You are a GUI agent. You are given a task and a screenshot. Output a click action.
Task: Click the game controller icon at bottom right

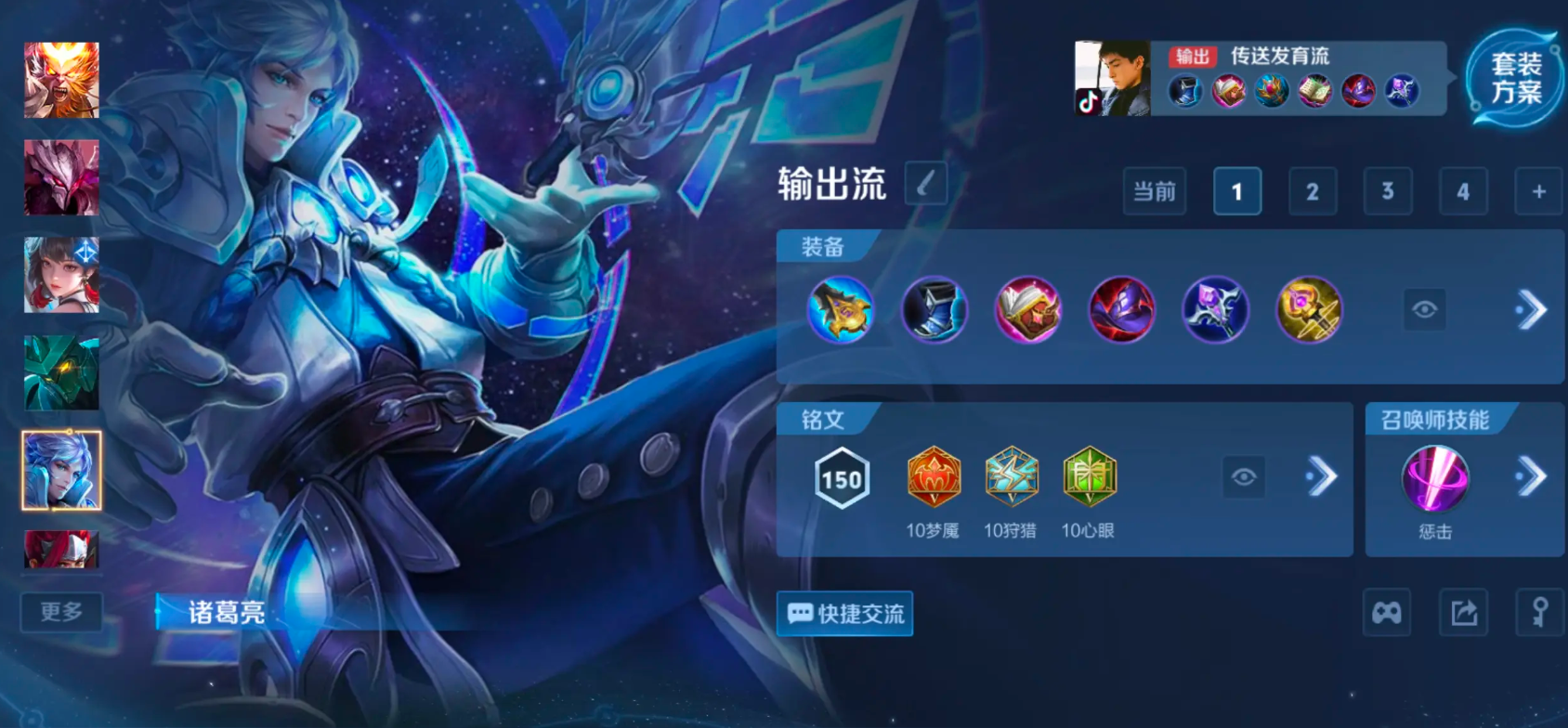pyautogui.click(x=1388, y=613)
